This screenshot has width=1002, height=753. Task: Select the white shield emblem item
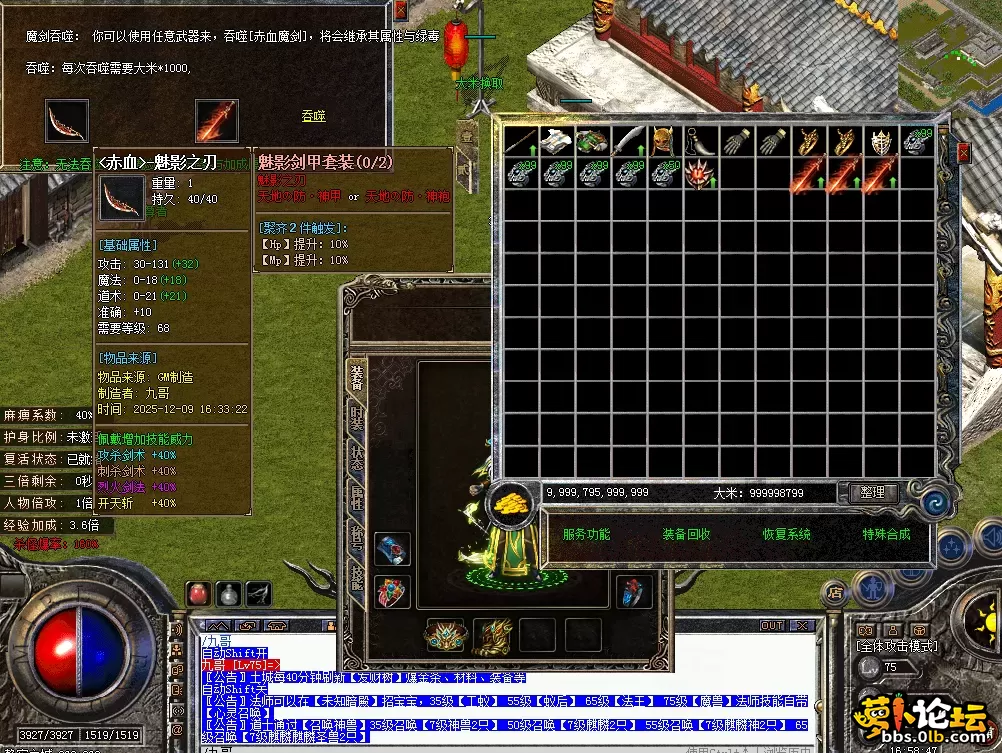tap(880, 142)
